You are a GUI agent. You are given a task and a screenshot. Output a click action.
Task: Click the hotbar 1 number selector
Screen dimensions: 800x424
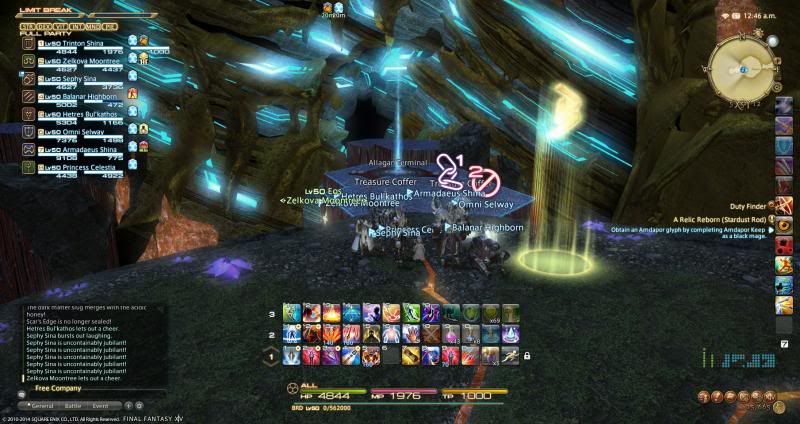[271, 355]
